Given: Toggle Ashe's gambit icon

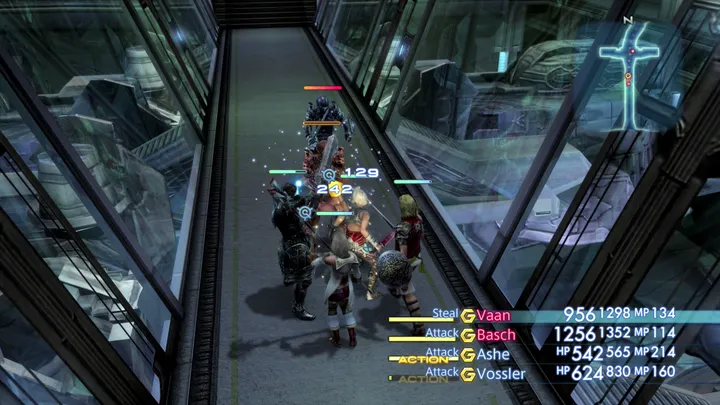Looking at the screenshot, I should tap(467, 354).
